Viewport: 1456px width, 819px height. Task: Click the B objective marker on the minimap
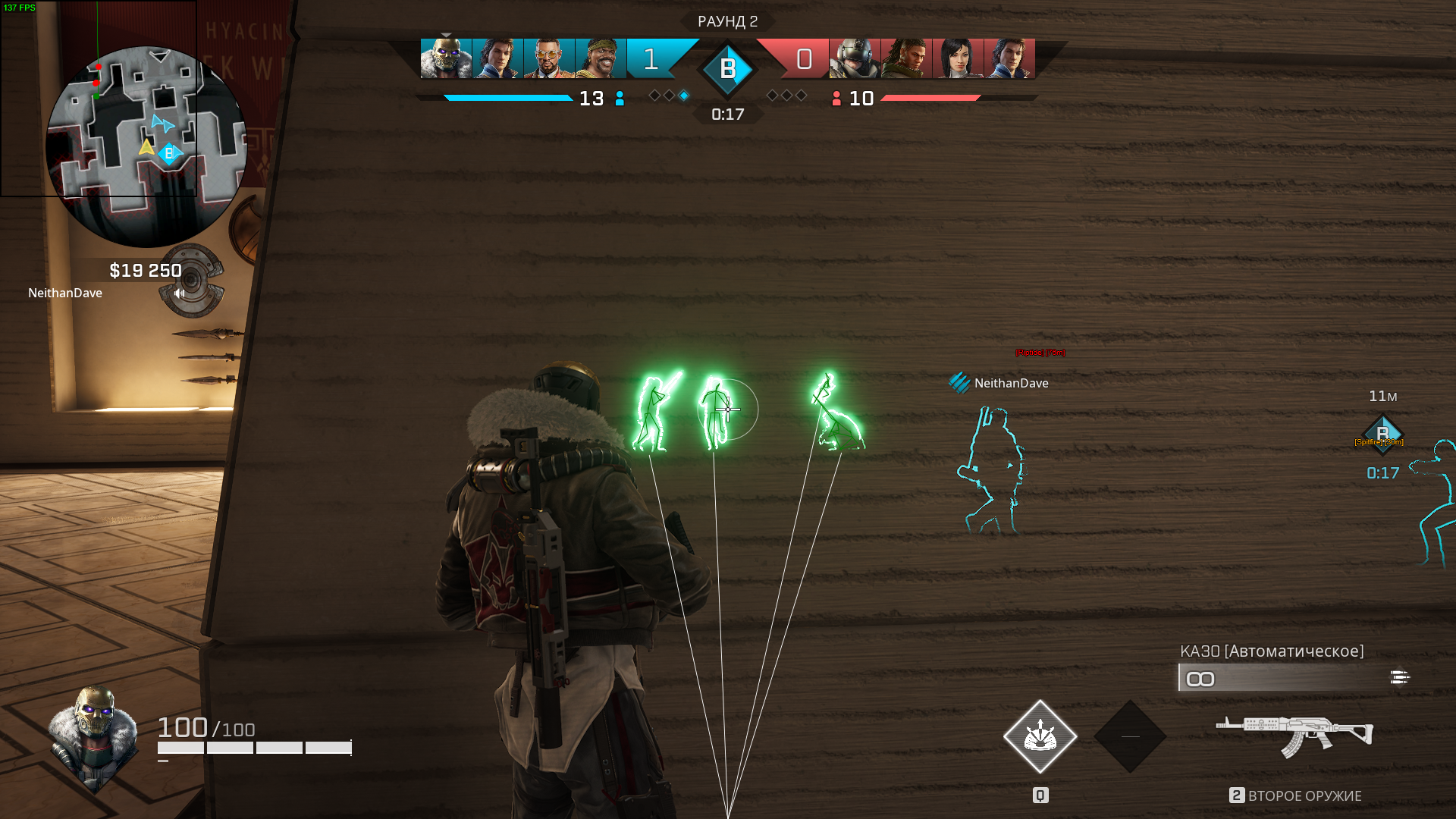pyautogui.click(x=168, y=155)
